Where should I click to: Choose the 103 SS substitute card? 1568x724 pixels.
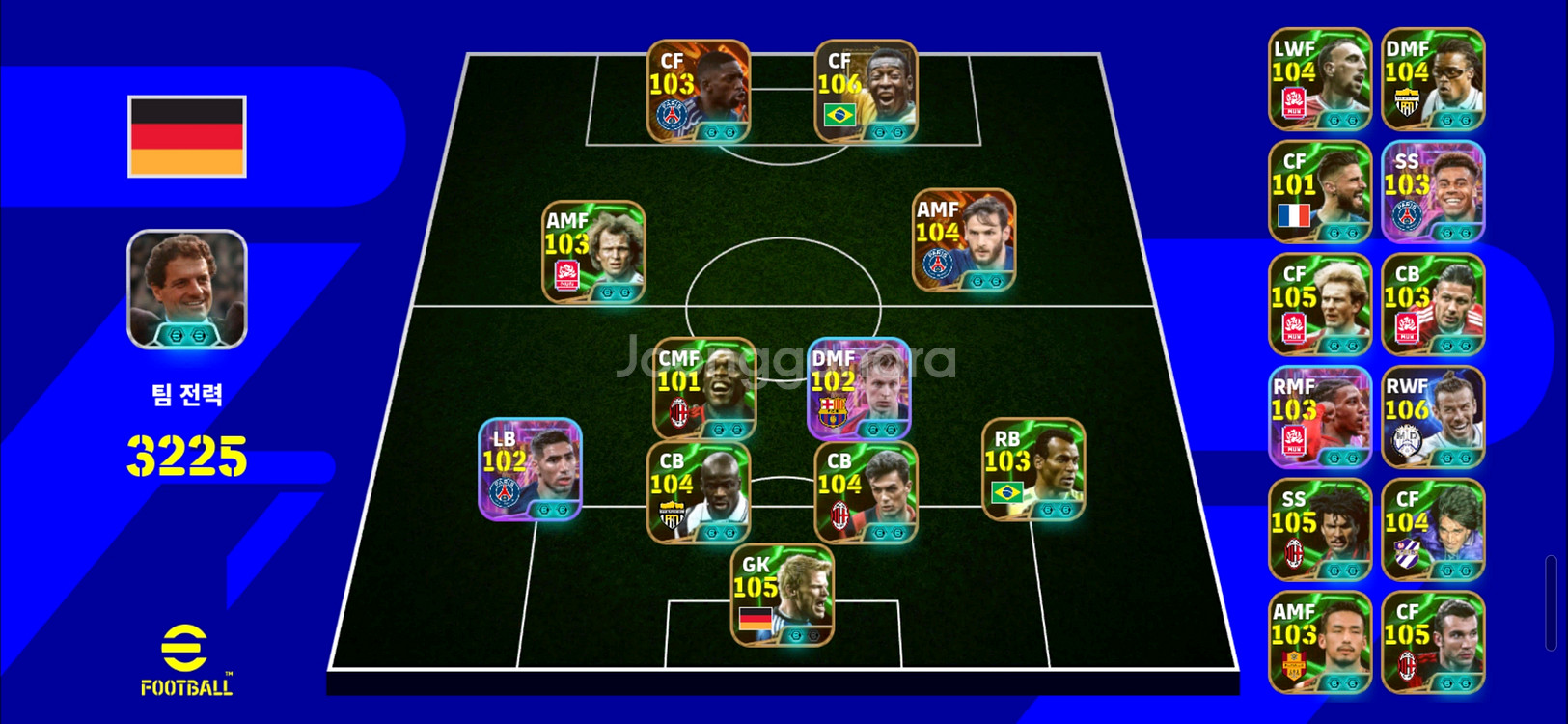click(1433, 191)
